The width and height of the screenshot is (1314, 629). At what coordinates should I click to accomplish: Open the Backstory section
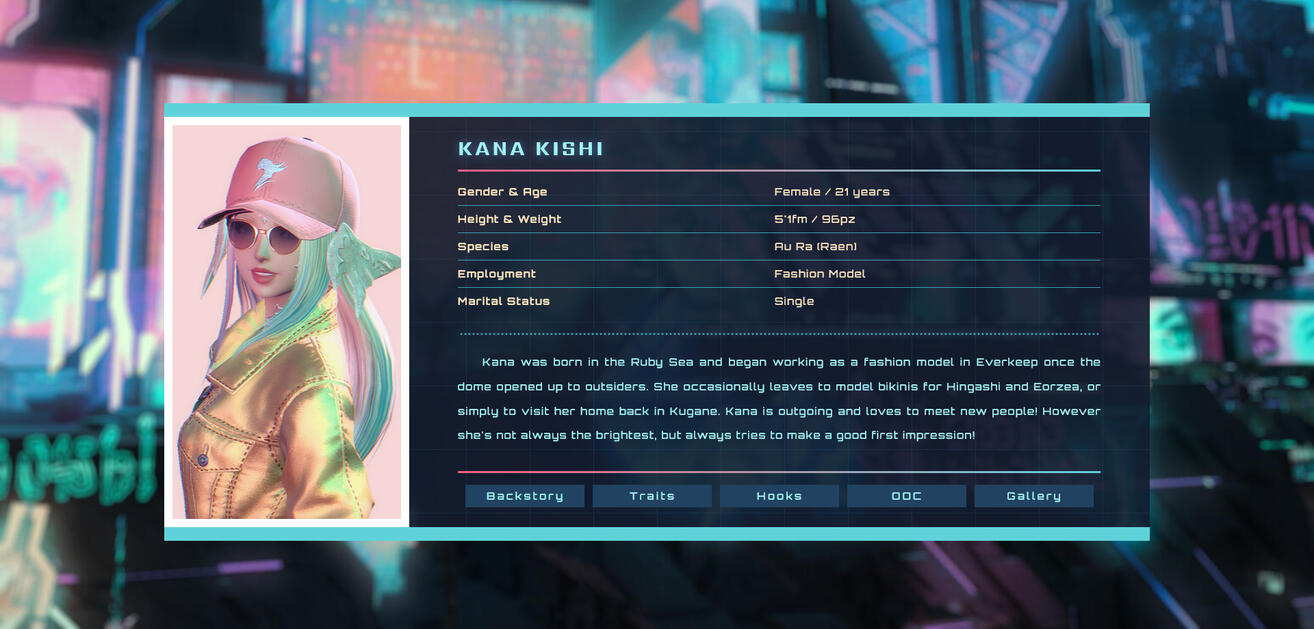point(524,496)
